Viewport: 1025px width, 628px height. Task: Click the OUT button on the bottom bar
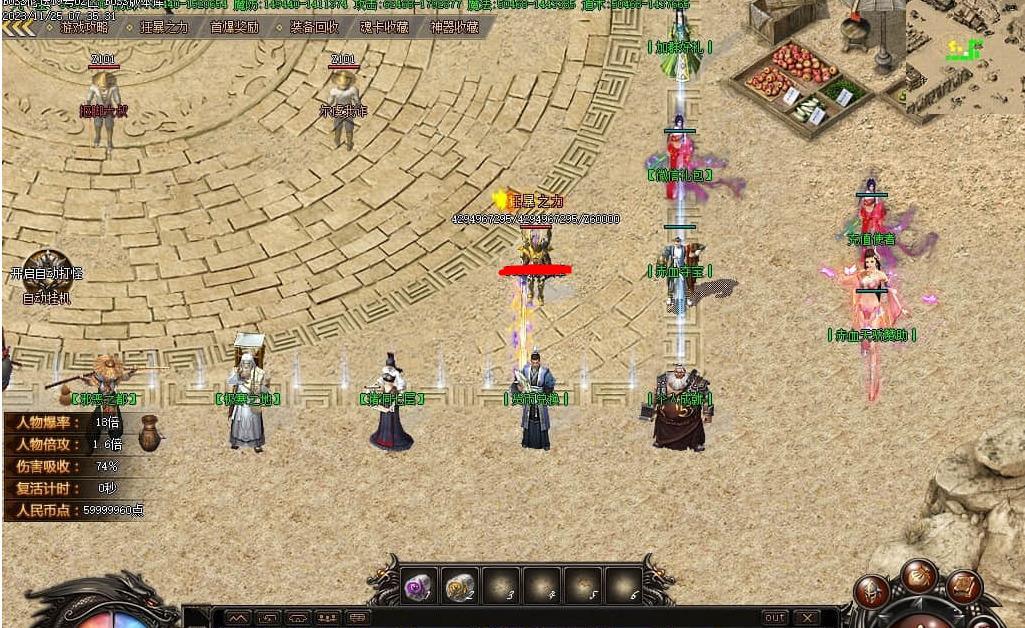click(x=775, y=618)
